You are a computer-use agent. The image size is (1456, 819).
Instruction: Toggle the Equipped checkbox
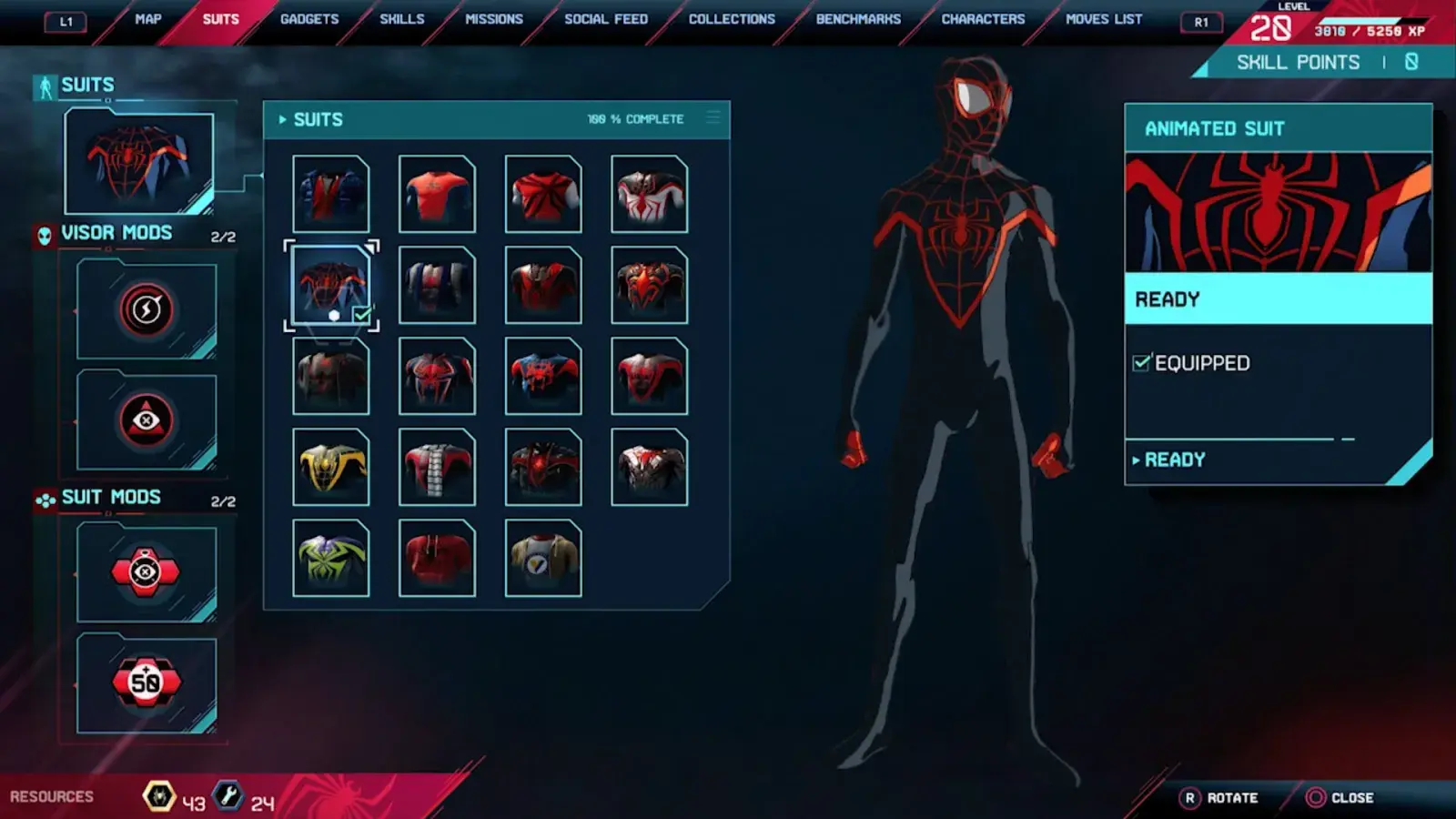tap(1141, 363)
